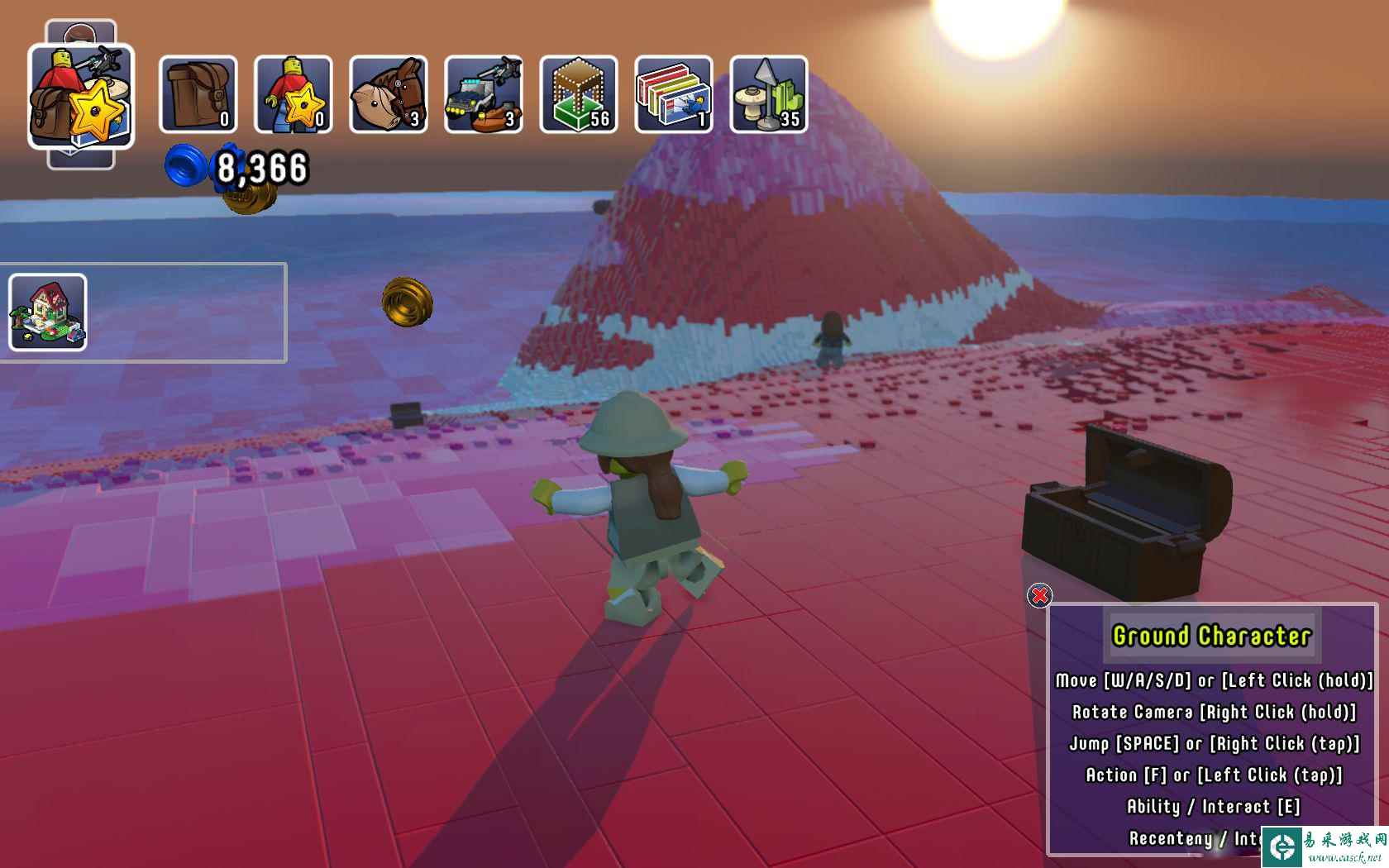Select the colored brick sets category
Image resolution: width=1389 pixels, height=868 pixels.
[673, 94]
